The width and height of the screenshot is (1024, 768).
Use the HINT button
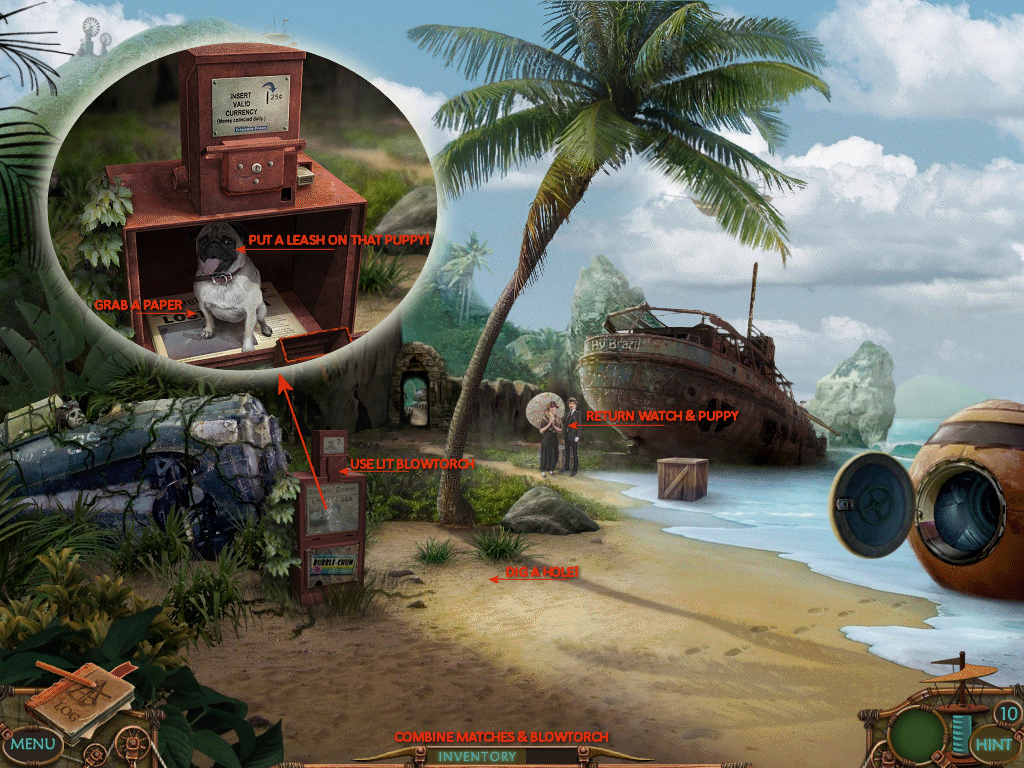992,744
